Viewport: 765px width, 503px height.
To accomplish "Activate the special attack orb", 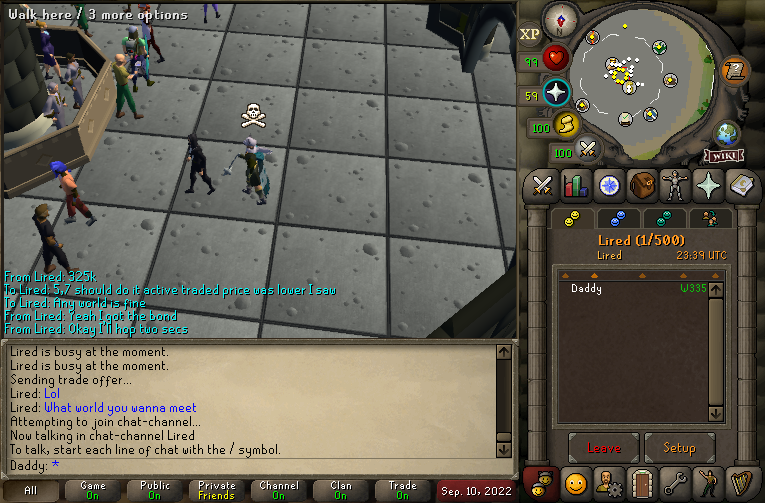I will click(589, 150).
